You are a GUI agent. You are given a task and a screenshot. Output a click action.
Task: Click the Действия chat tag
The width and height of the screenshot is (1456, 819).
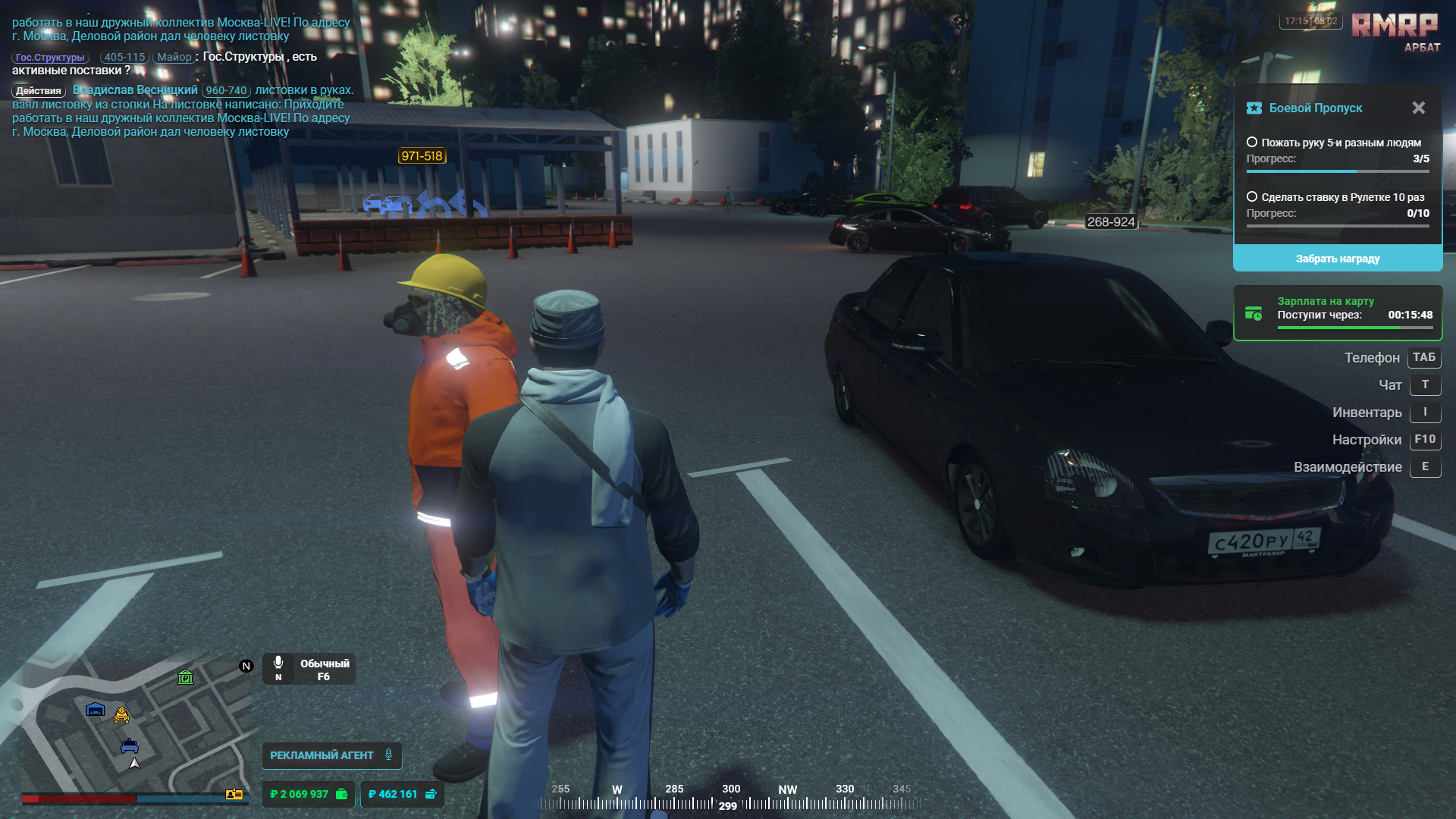[39, 91]
